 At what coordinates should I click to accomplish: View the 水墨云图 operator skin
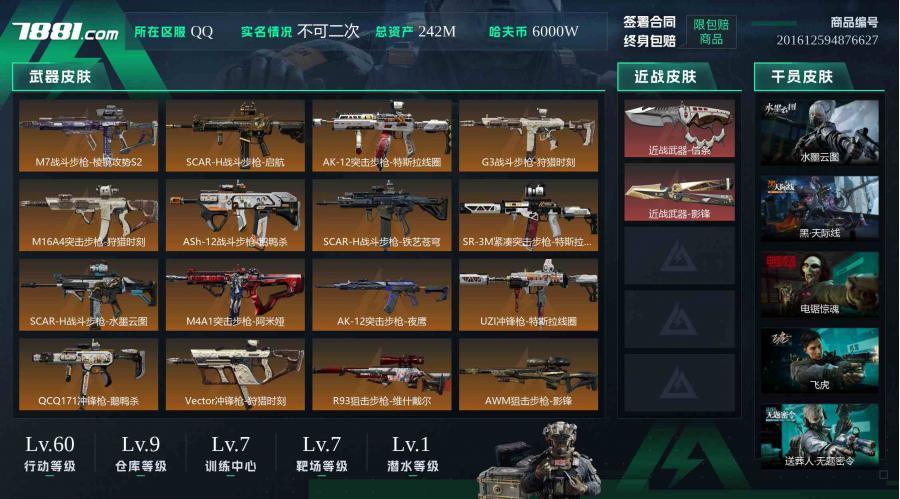820,132
